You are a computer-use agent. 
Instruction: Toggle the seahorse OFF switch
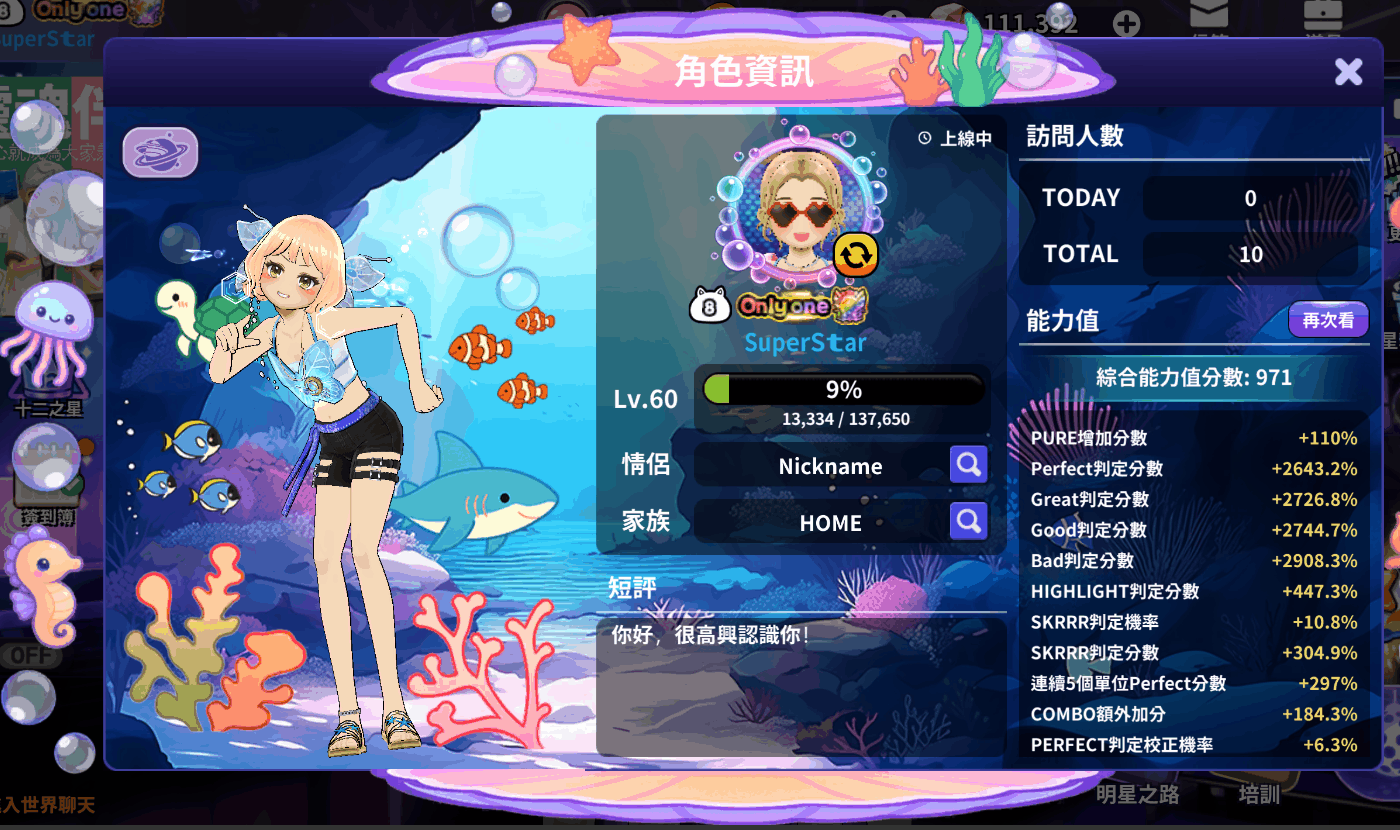pyautogui.click(x=30, y=655)
